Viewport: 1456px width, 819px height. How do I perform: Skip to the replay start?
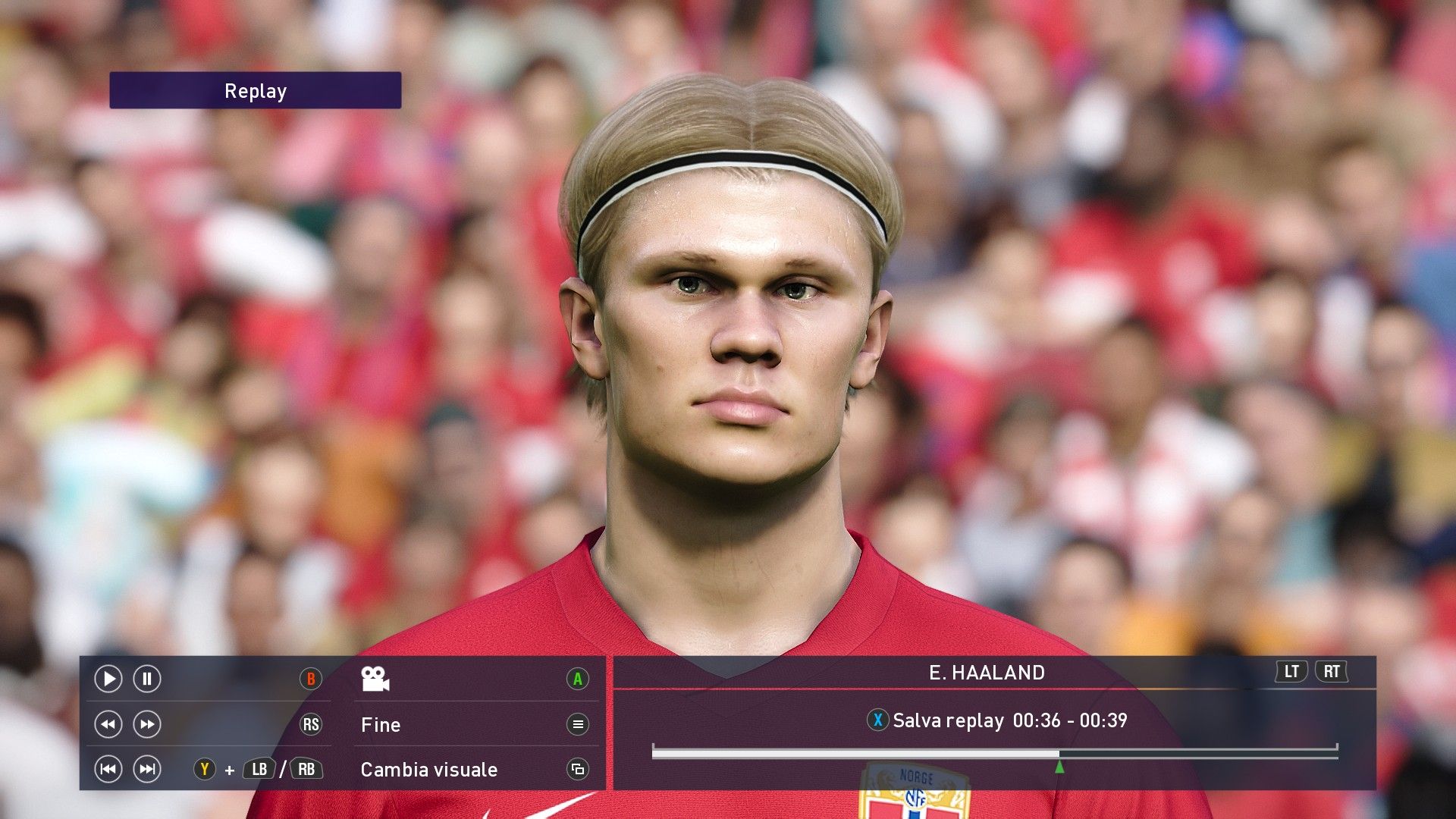coord(108,770)
